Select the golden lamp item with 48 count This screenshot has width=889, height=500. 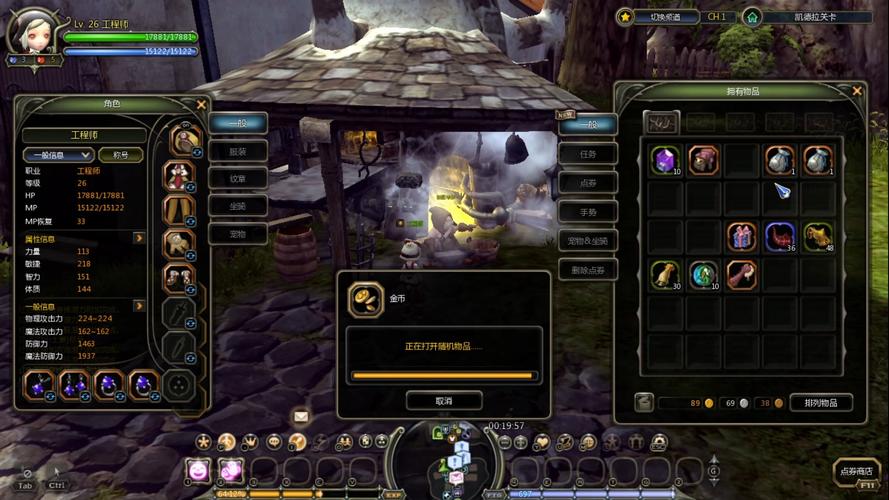[817, 237]
